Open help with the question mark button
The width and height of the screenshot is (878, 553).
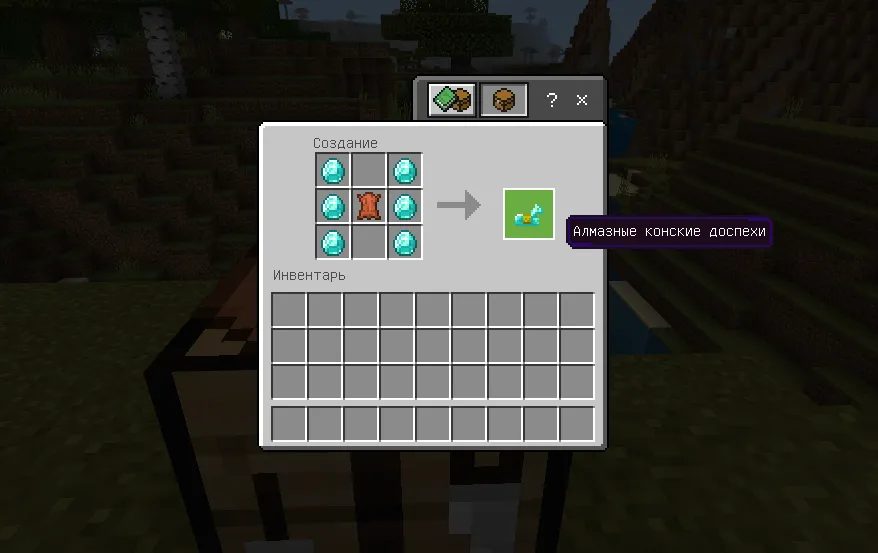pyautogui.click(x=551, y=100)
